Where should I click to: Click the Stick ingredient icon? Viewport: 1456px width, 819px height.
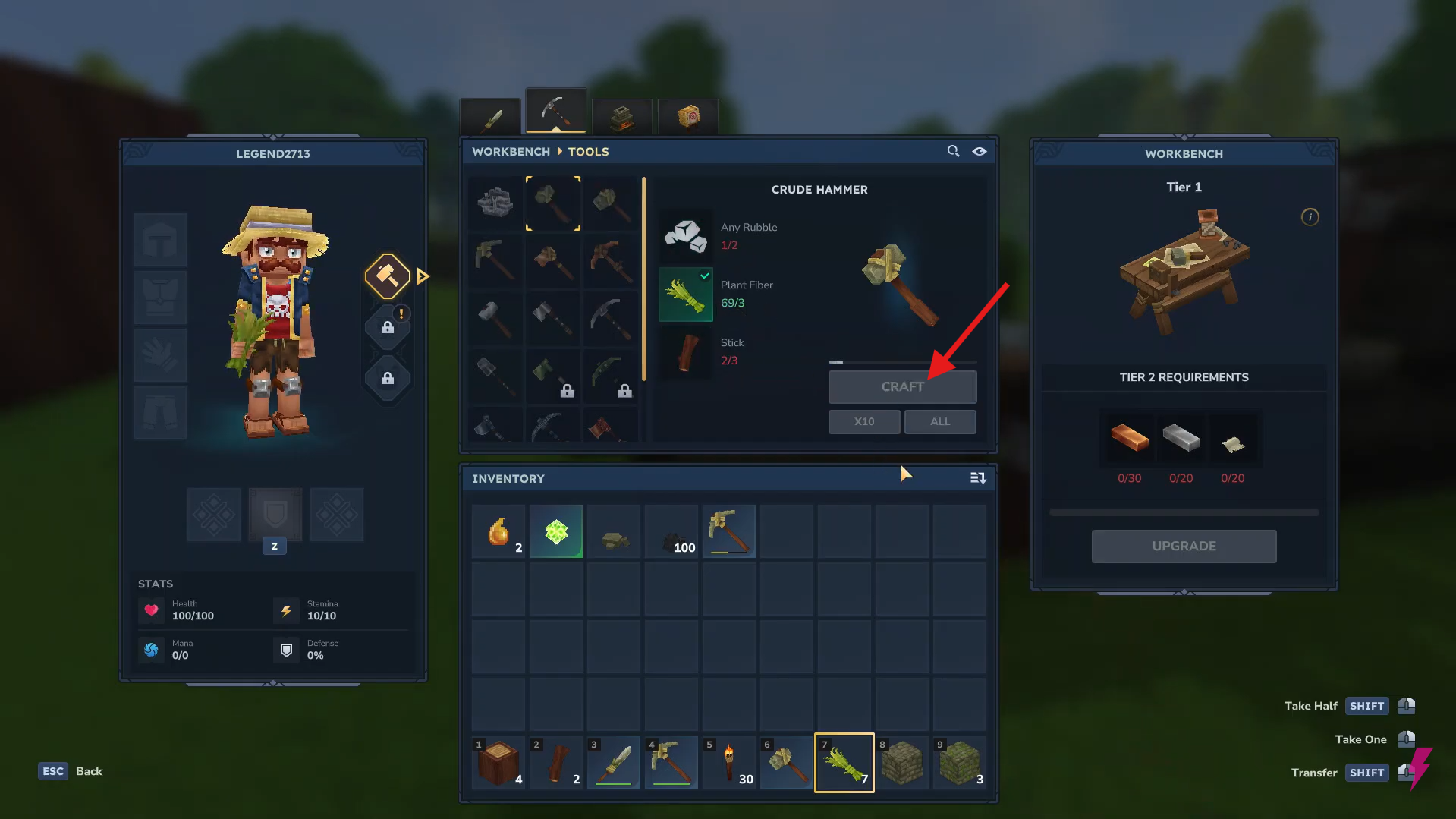[685, 351]
